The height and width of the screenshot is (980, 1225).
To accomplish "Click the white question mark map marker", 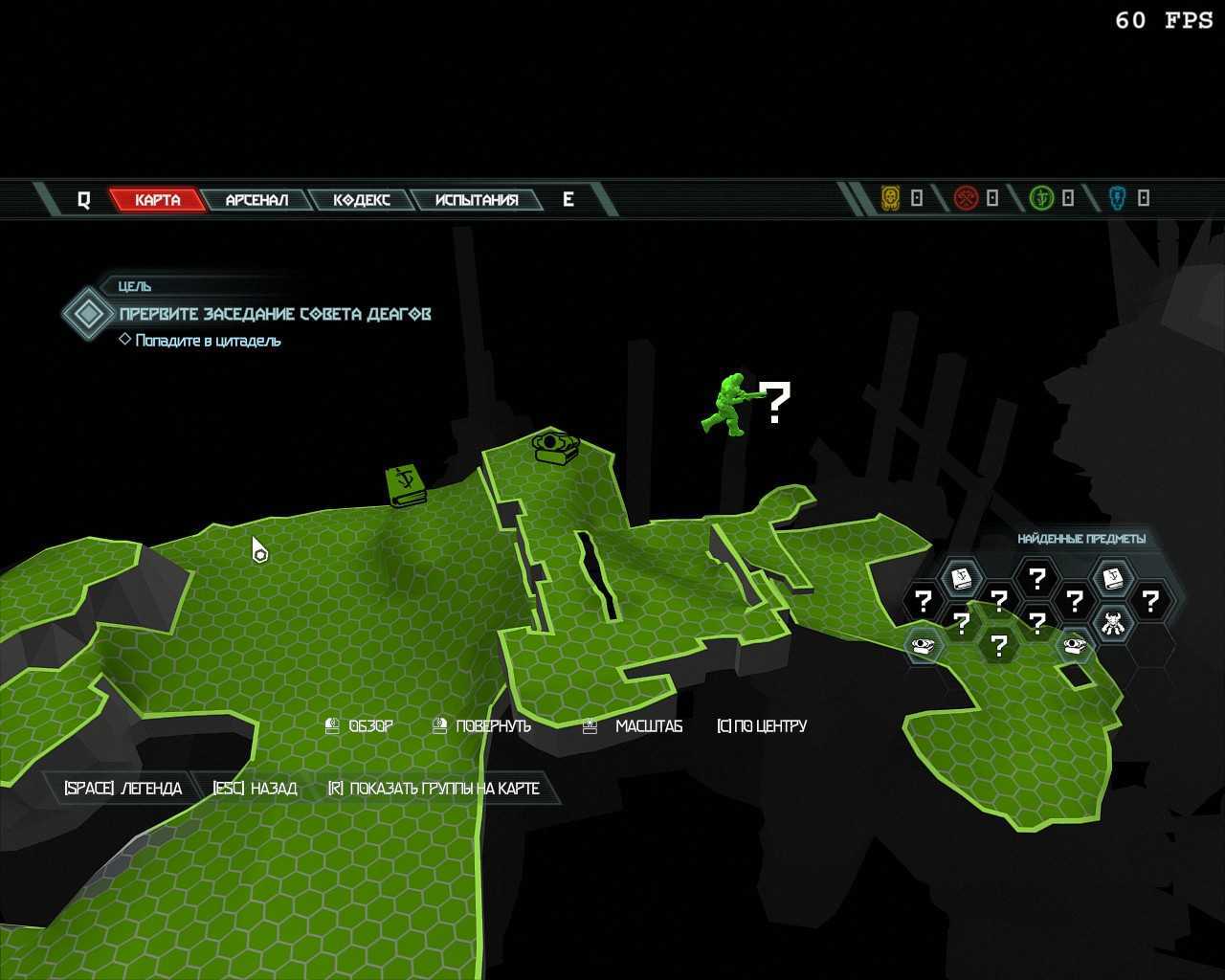I will [778, 402].
